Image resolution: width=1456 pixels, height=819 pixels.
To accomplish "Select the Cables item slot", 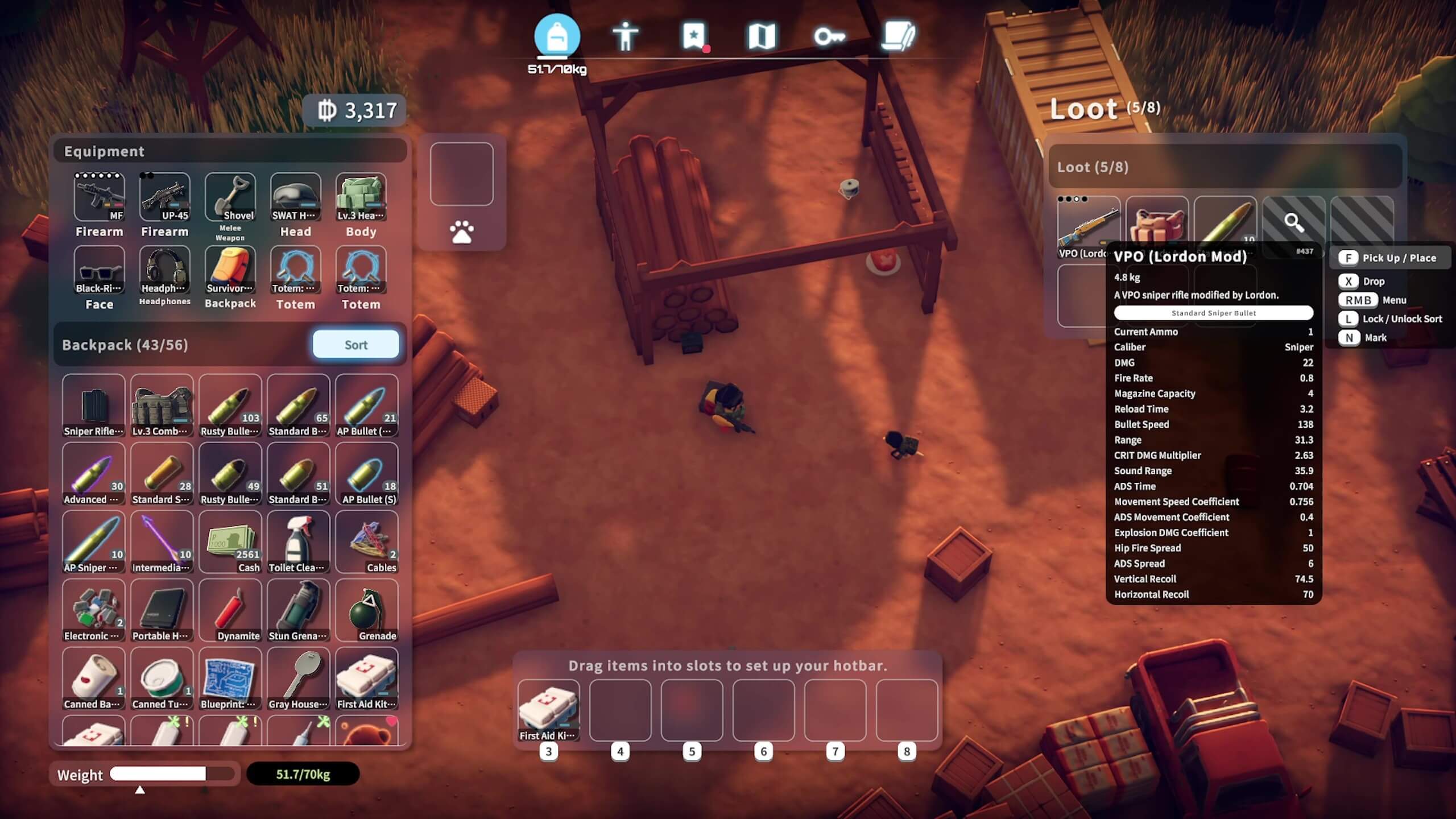I will 366,542.
